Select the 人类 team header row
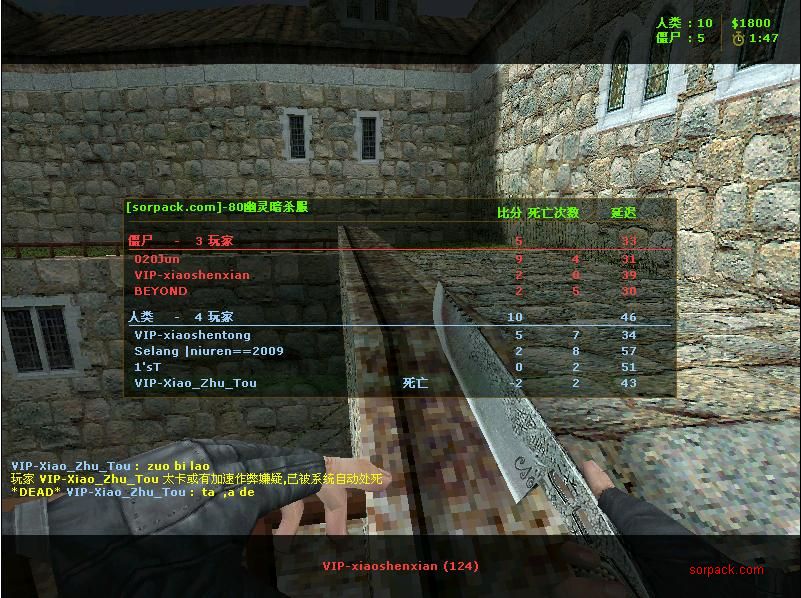801x598 pixels. tap(181, 317)
